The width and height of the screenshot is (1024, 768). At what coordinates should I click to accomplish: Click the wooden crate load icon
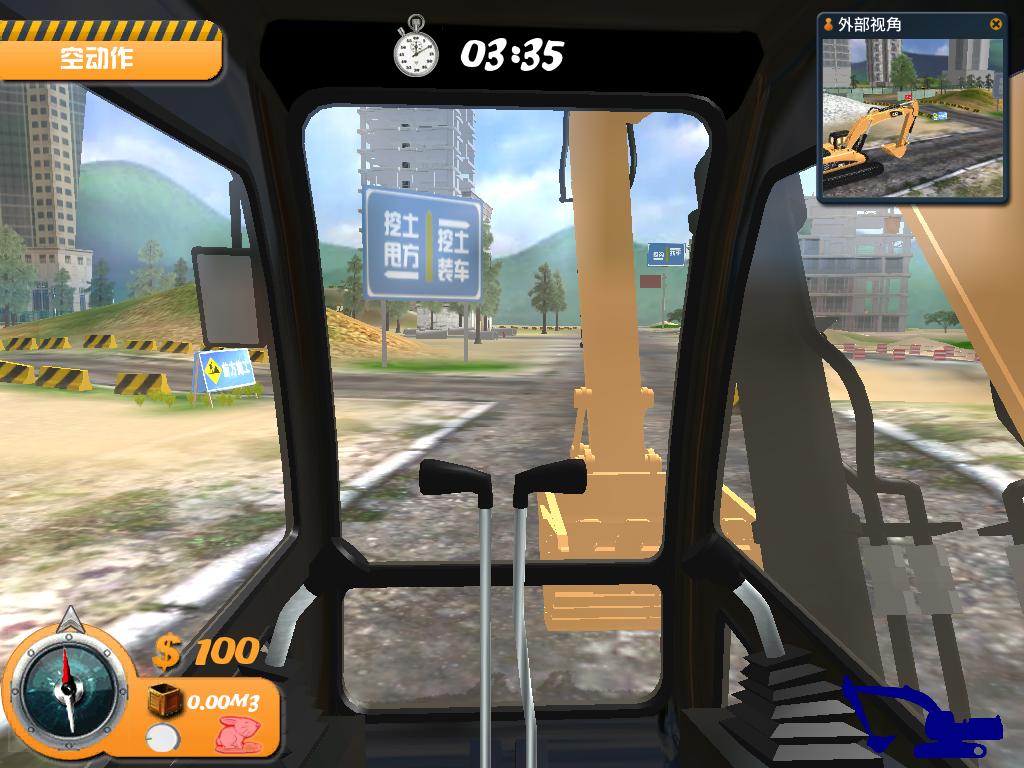(165, 701)
